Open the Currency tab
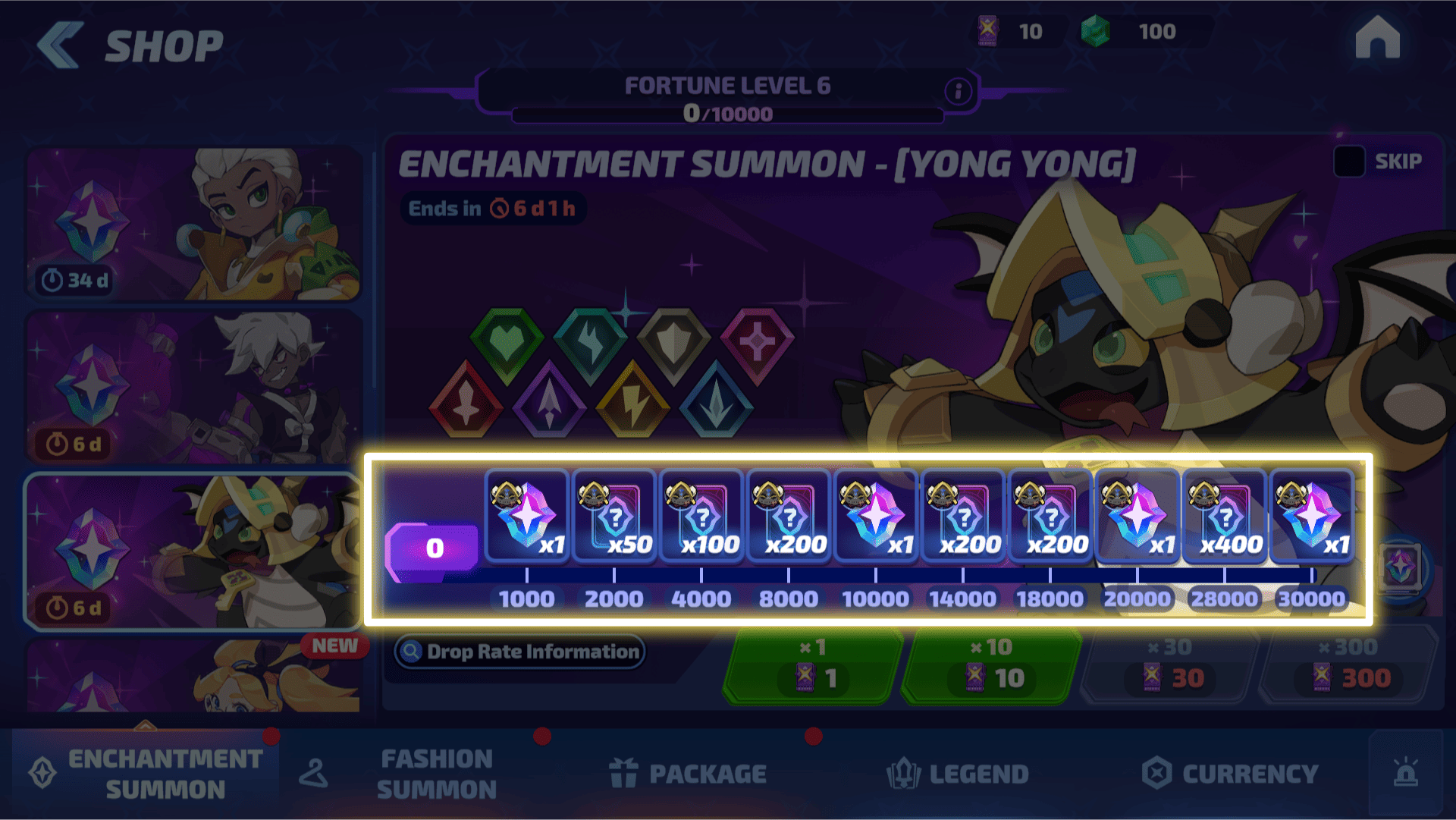The height and width of the screenshot is (820, 1456). 1230,774
